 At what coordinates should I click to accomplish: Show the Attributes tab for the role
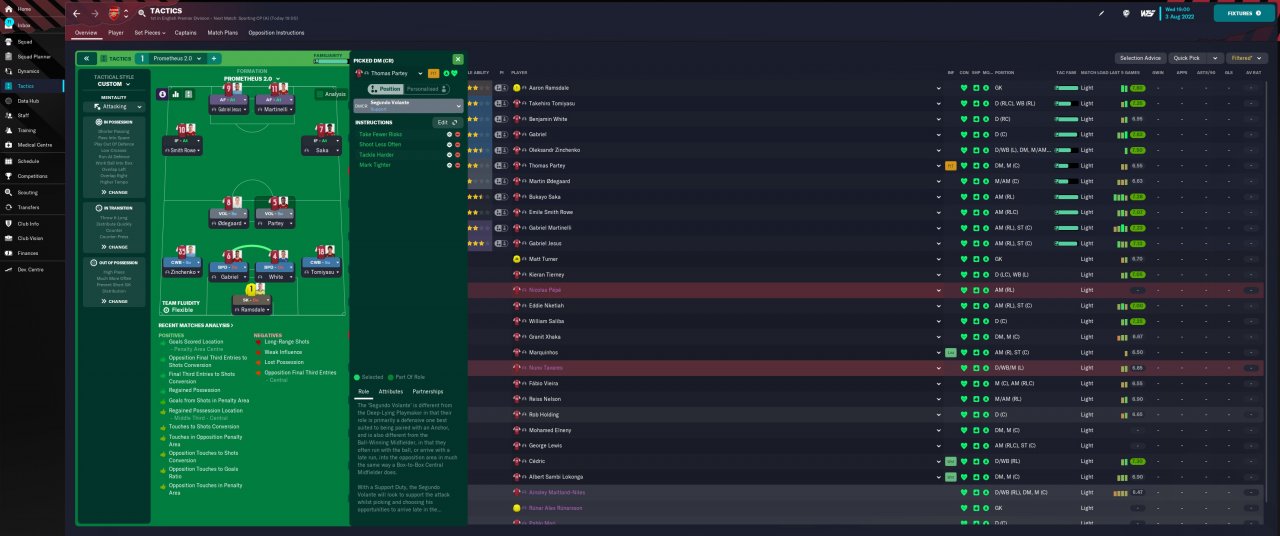tap(391, 391)
